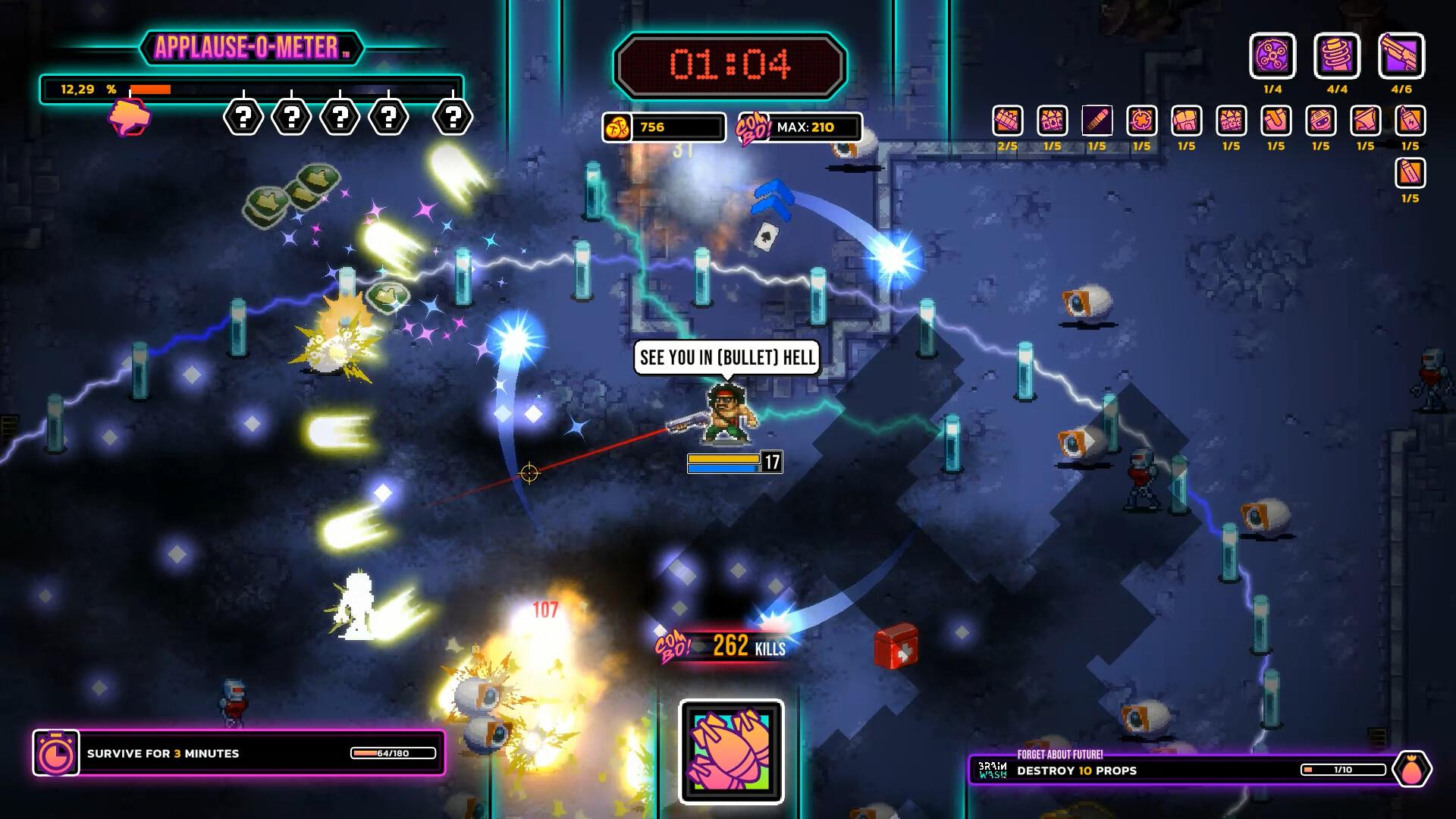The height and width of the screenshot is (819, 1456).
Task: Open the coin counter showing 756
Action: [x=663, y=127]
